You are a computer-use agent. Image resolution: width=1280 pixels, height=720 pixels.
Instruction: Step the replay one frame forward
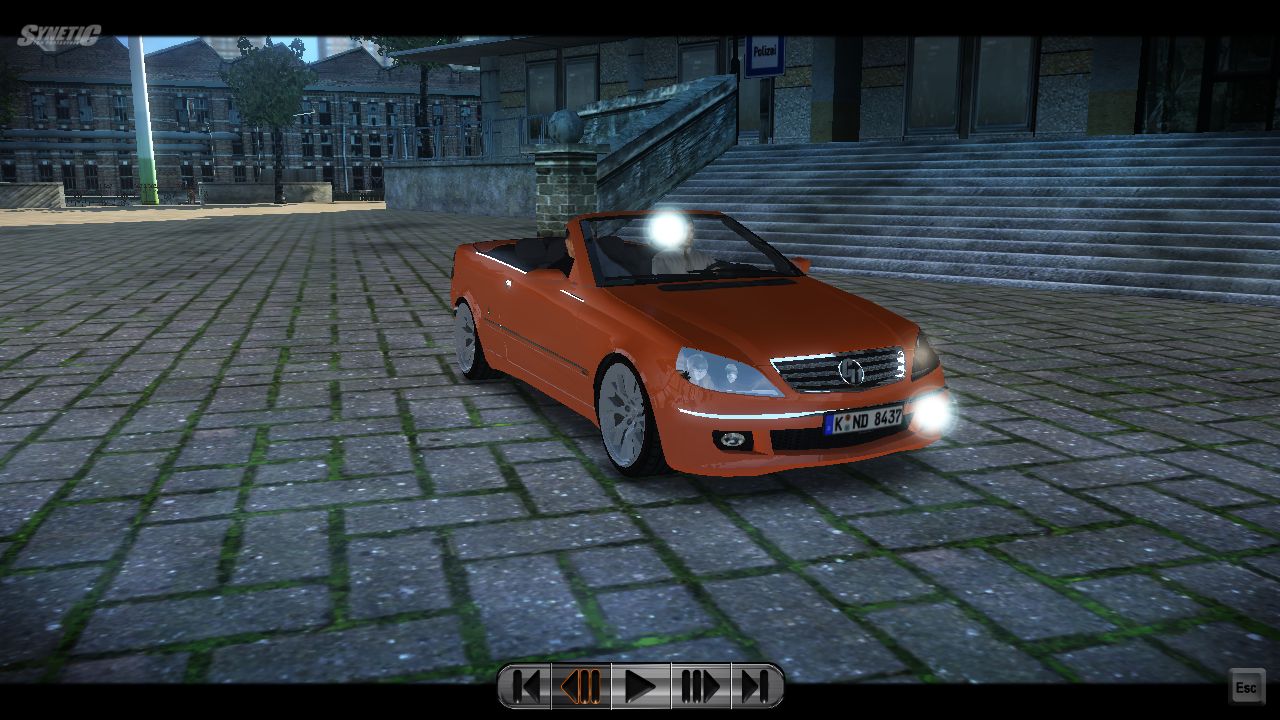(x=700, y=686)
